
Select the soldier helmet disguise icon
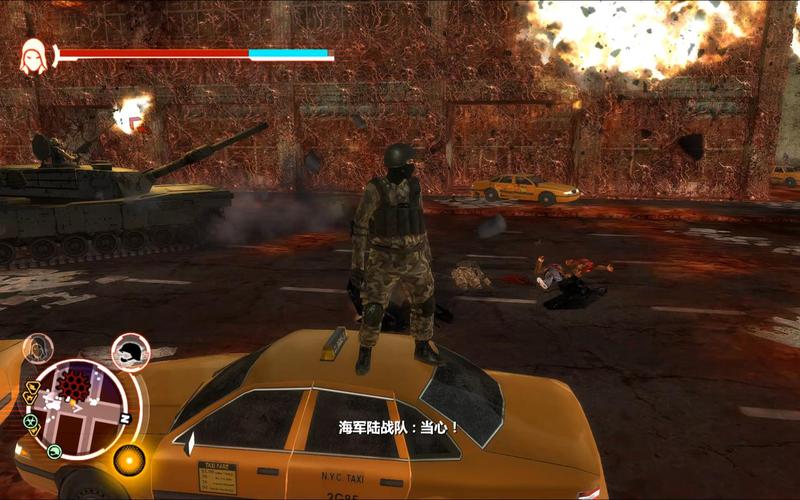[x=130, y=350]
